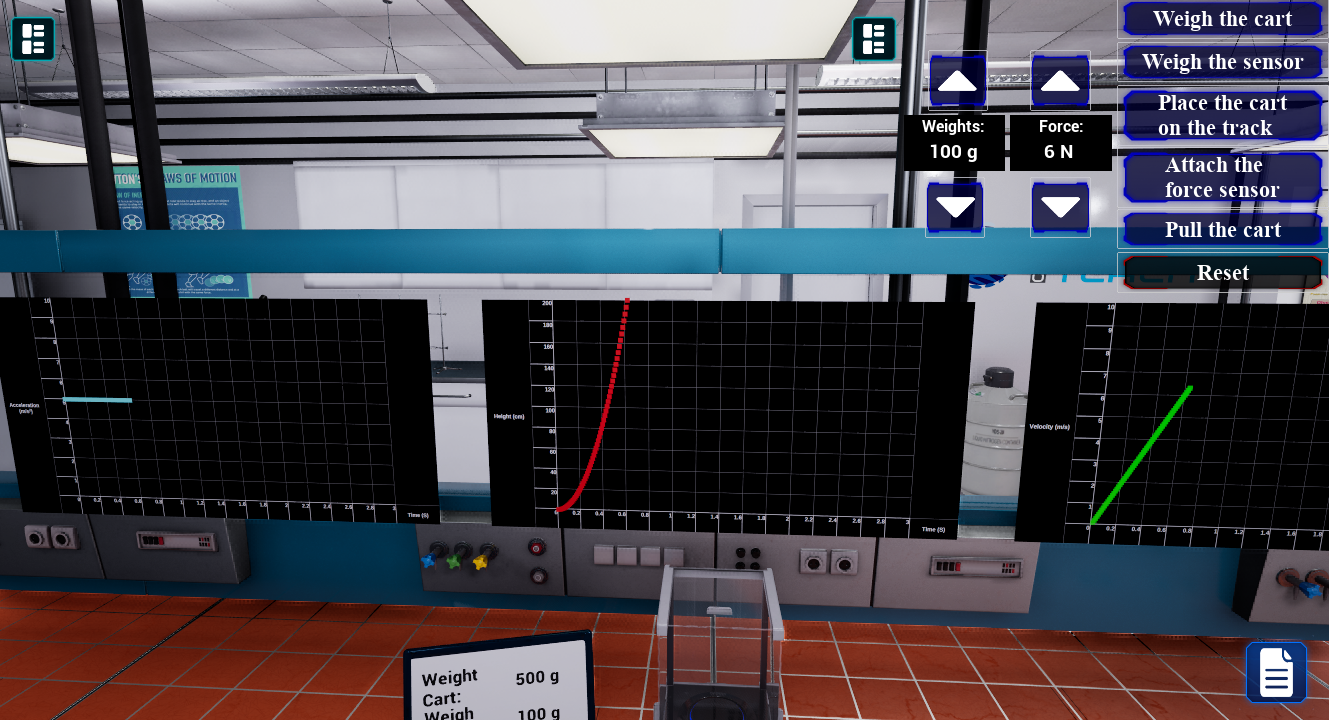Click the glass weighing scale on the table
The width and height of the screenshot is (1329, 720).
point(720,640)
